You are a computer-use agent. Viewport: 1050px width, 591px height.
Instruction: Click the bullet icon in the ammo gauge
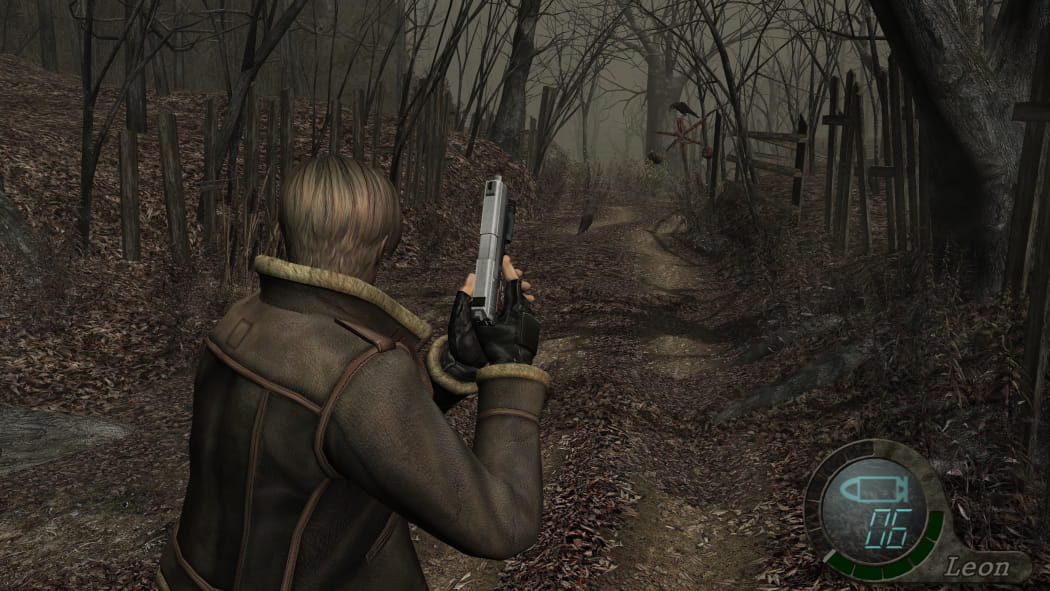click(870, 491)
